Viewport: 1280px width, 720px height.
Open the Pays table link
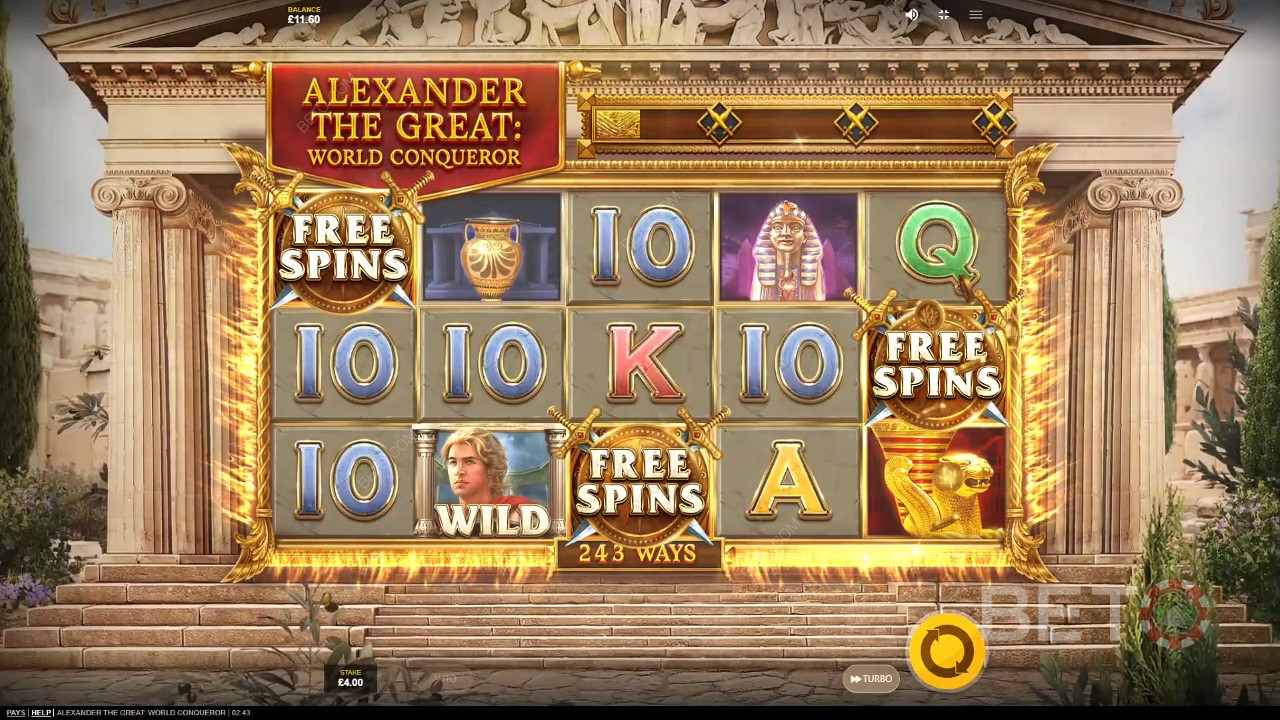coord(16,712)
